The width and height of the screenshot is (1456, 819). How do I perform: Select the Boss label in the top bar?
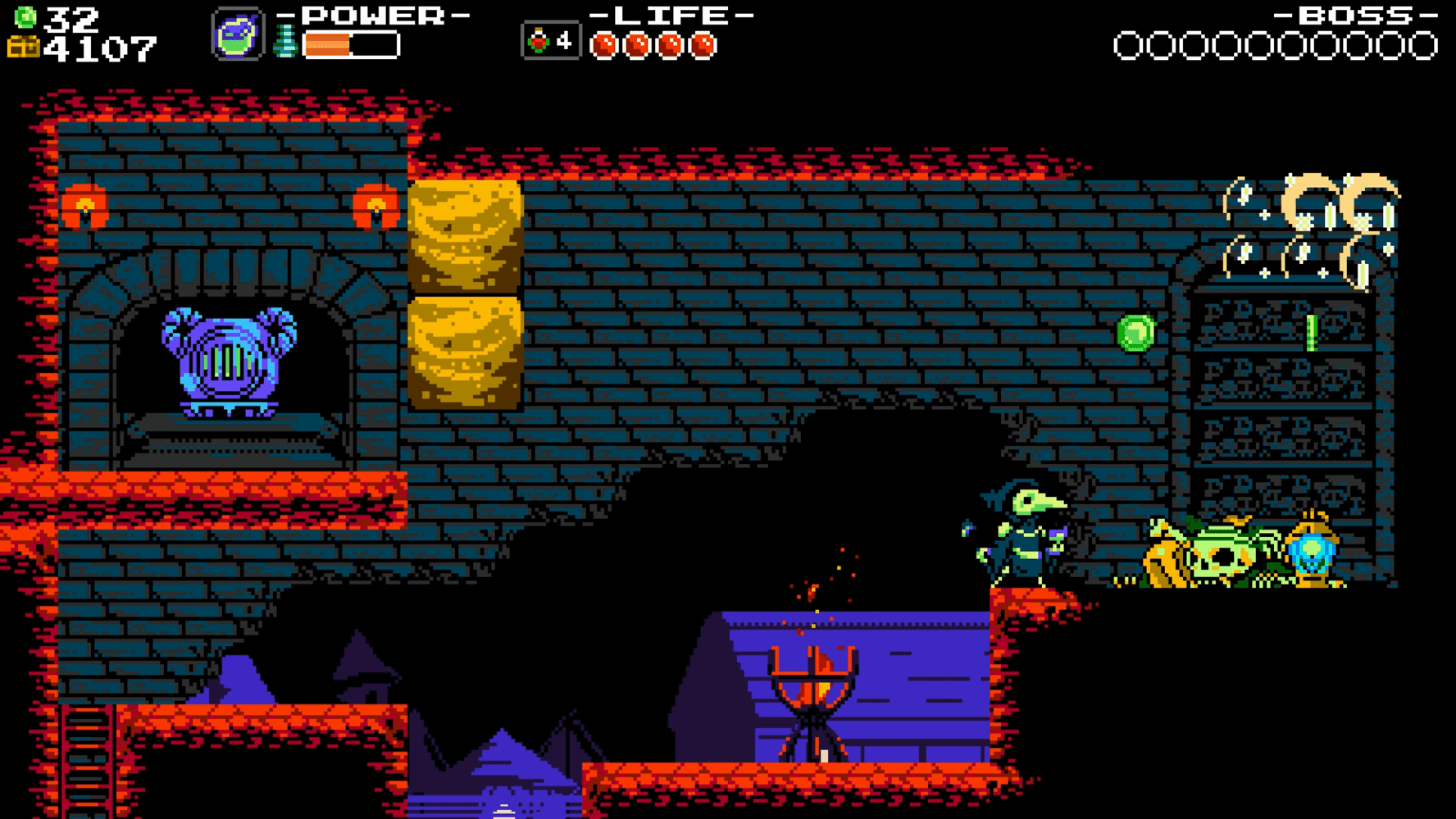point(1356,14)
